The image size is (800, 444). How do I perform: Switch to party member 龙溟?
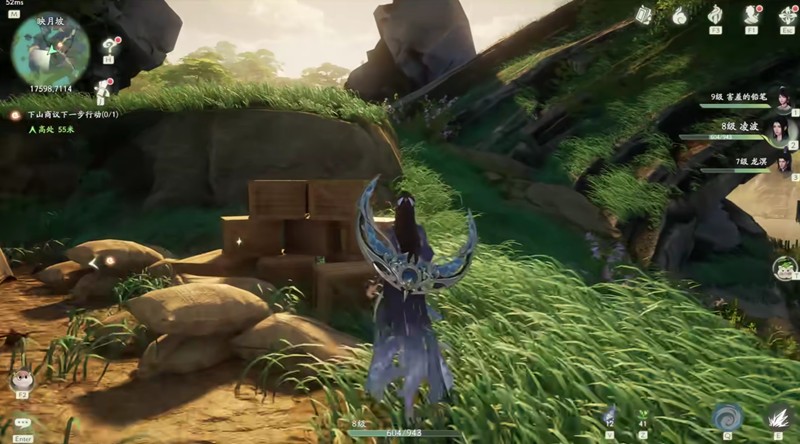780,160
